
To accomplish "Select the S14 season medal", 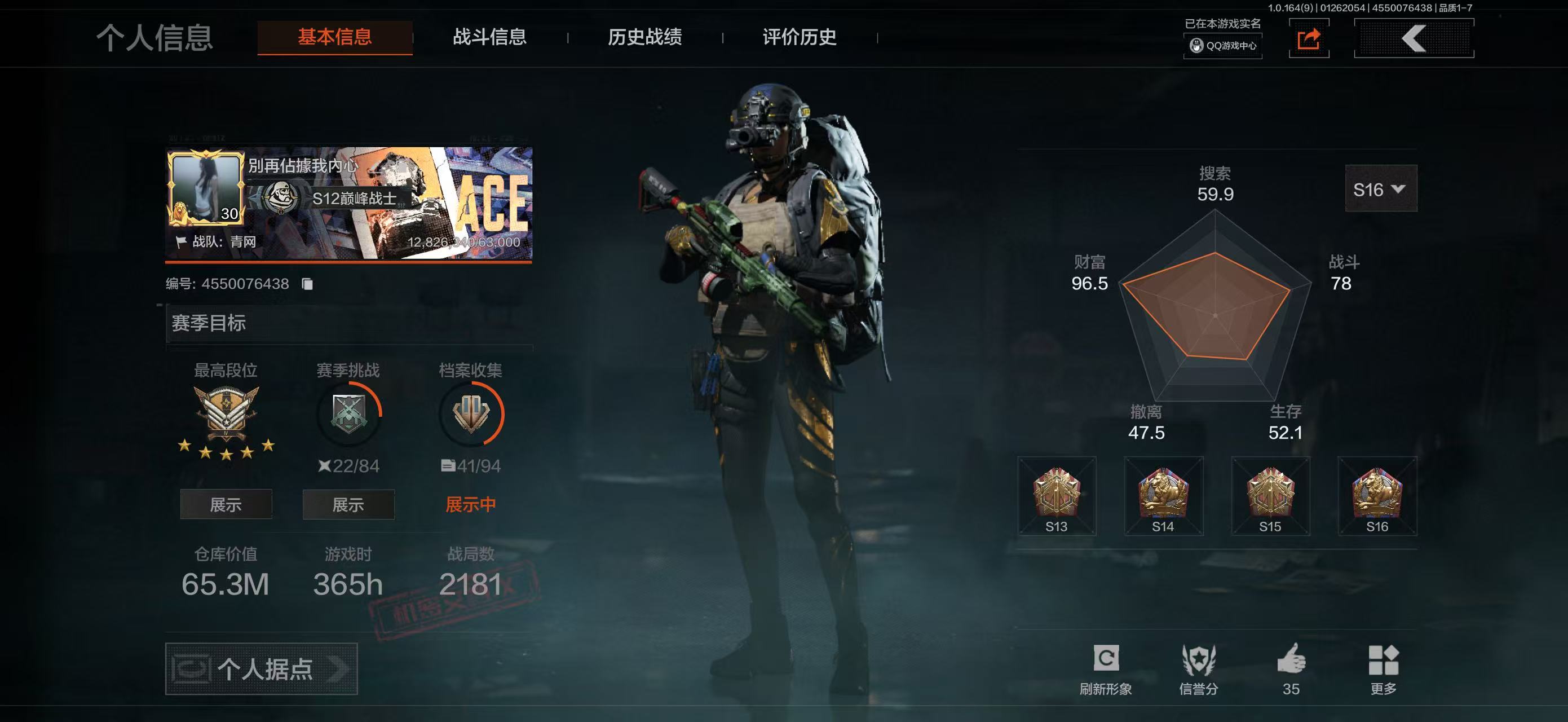I will [1163, 494].
